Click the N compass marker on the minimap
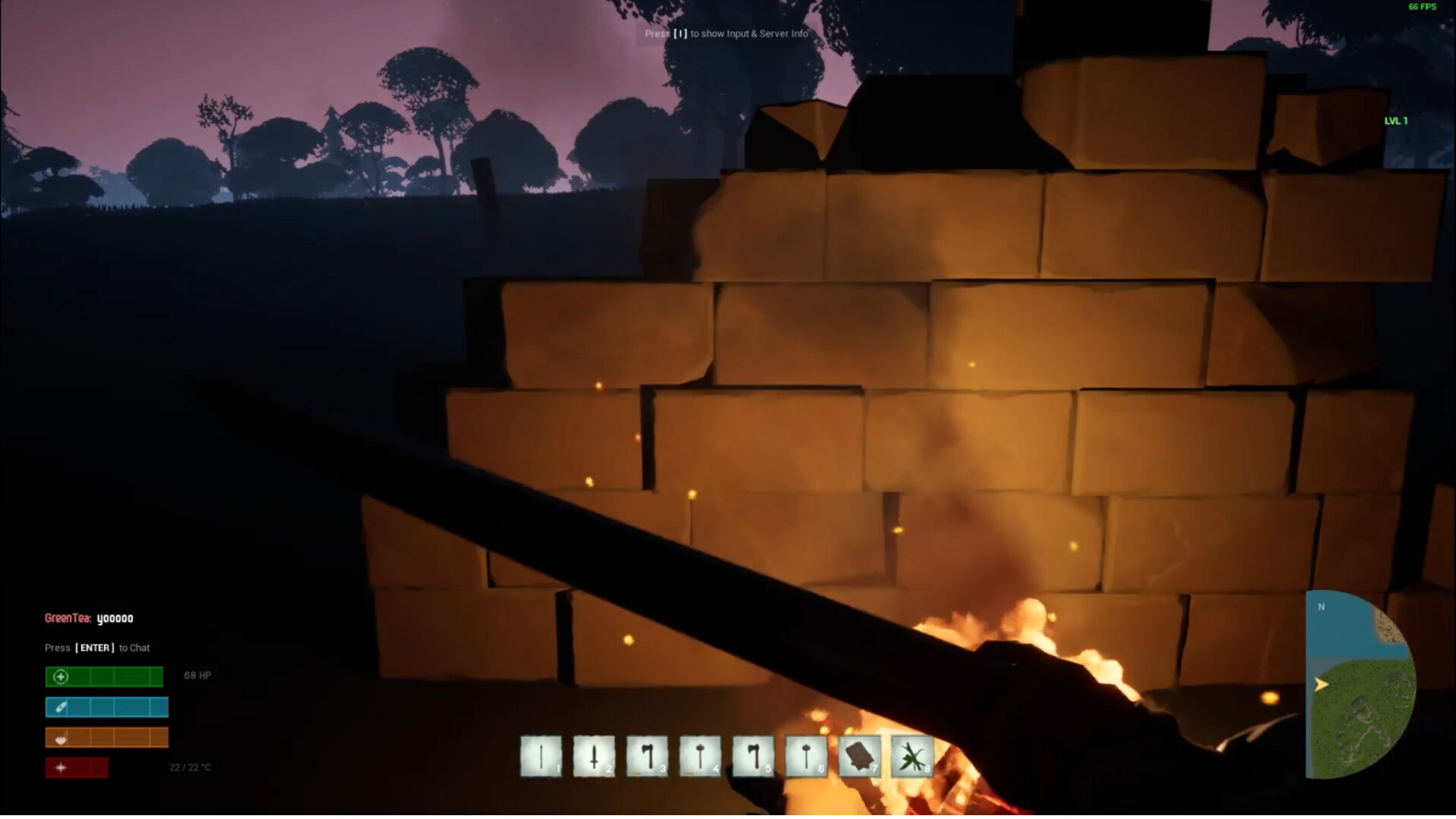The width and height of the screenshot is (1456, 819). coord(1321,607)
